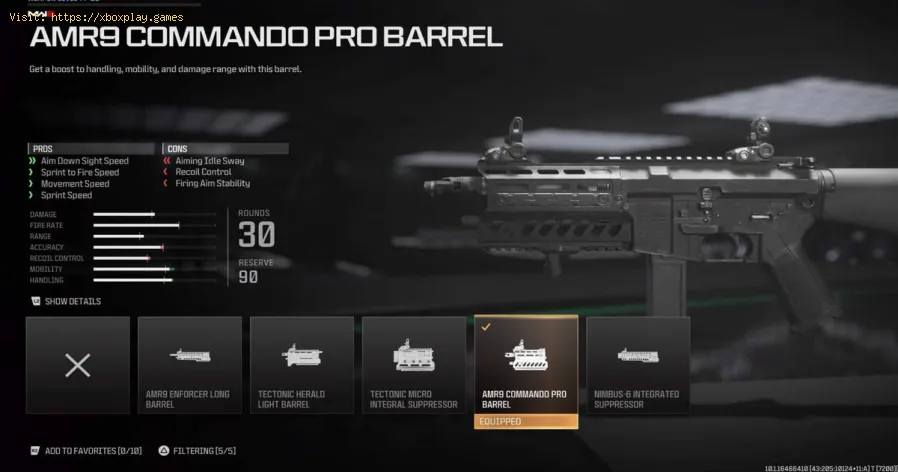Select the empty no-barrel X tile
898x472 pixels.
click(78, 365)
